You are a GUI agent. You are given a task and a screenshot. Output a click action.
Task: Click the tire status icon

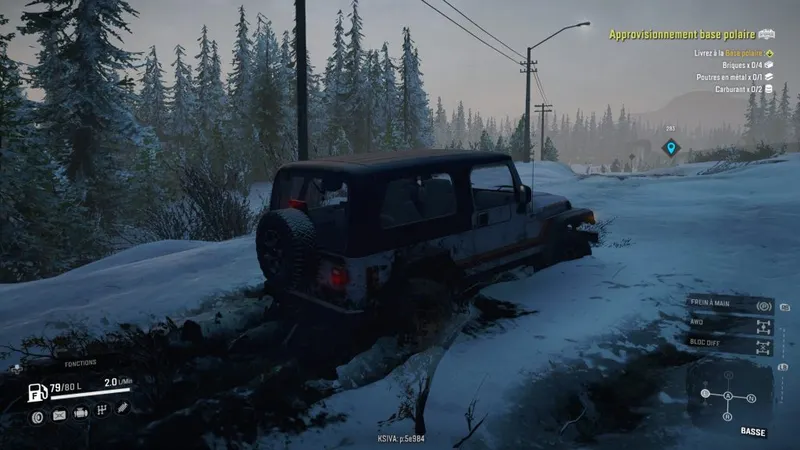click(x=37, y=414)
